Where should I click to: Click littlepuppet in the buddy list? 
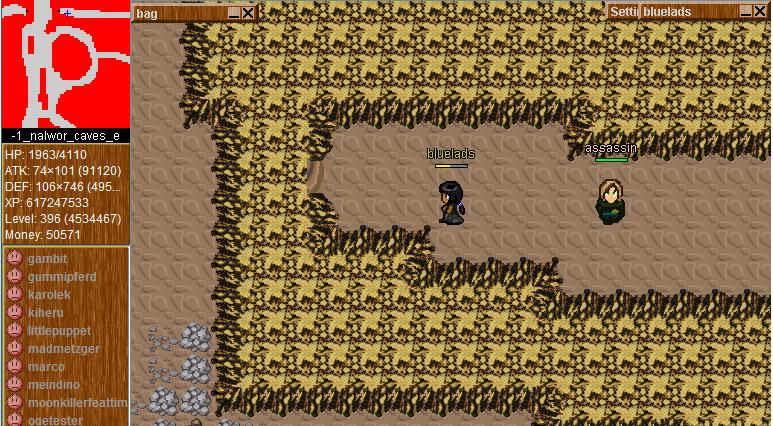pos(59,331)
